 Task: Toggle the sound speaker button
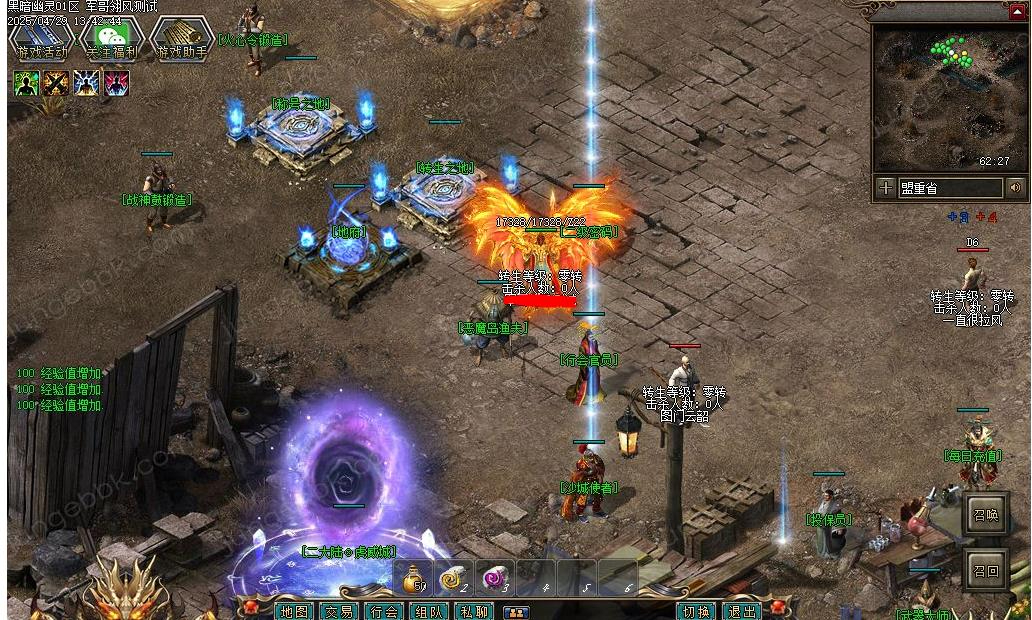tap(1017, 187)
